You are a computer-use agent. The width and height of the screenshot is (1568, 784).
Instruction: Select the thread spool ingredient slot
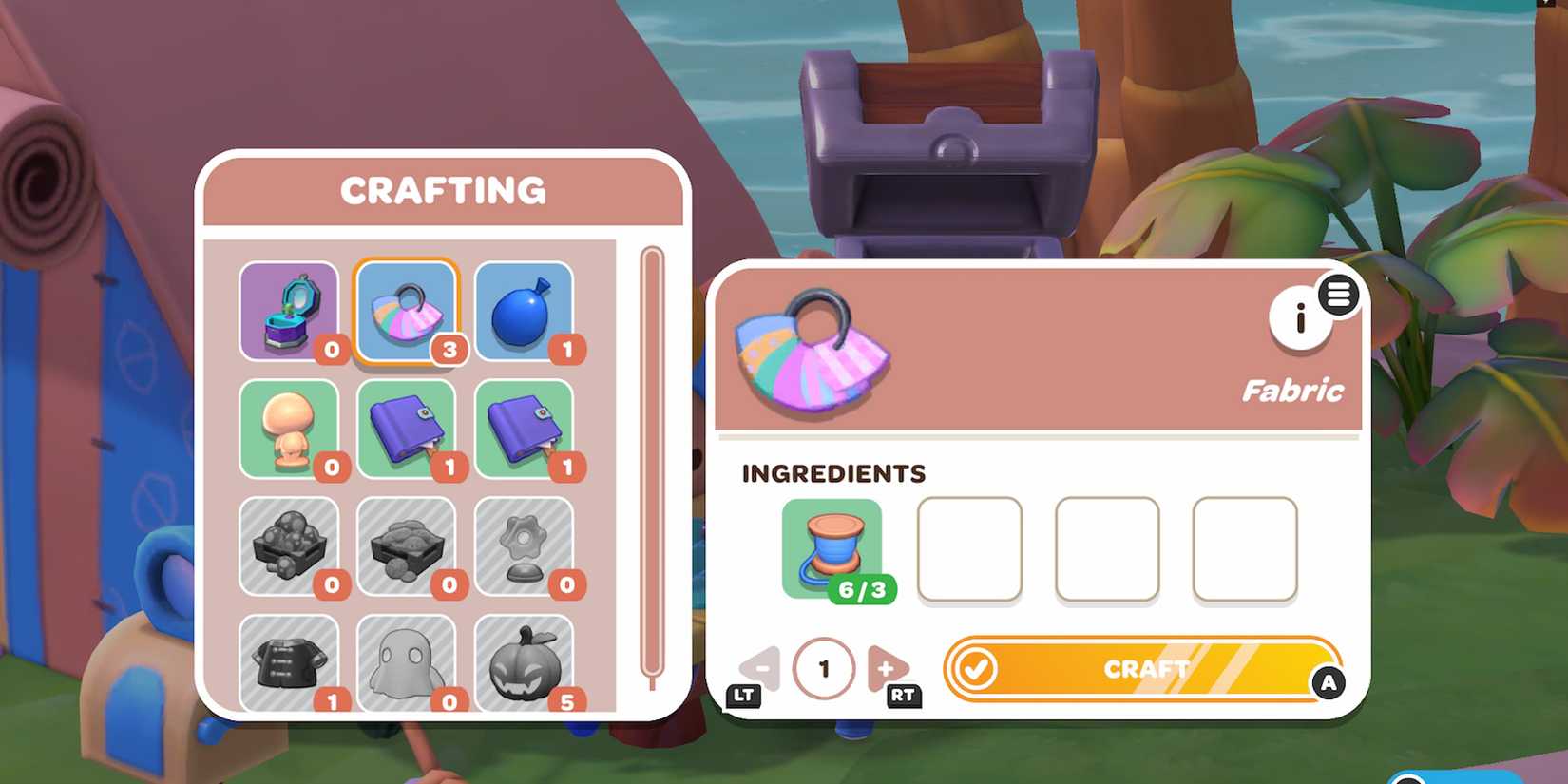coord(833,549)
